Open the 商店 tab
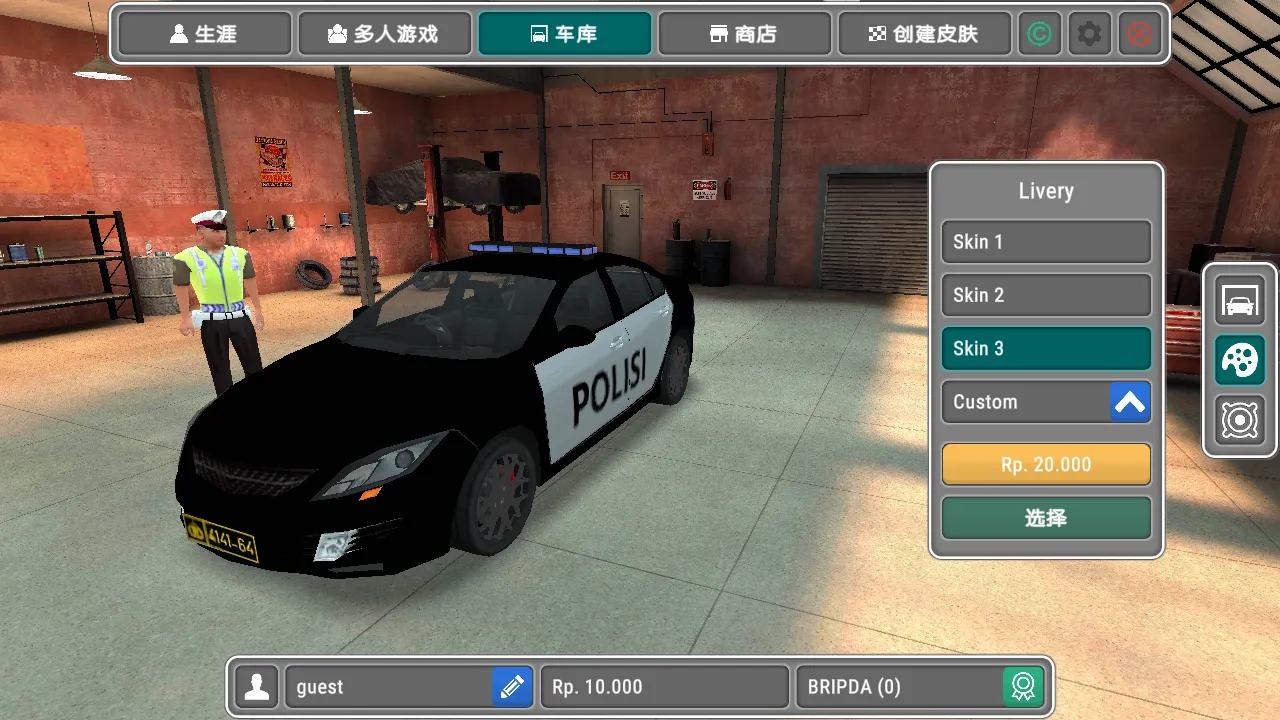Image resolution: width=1280 pixels, height=720 pixels. coord(744,33)
